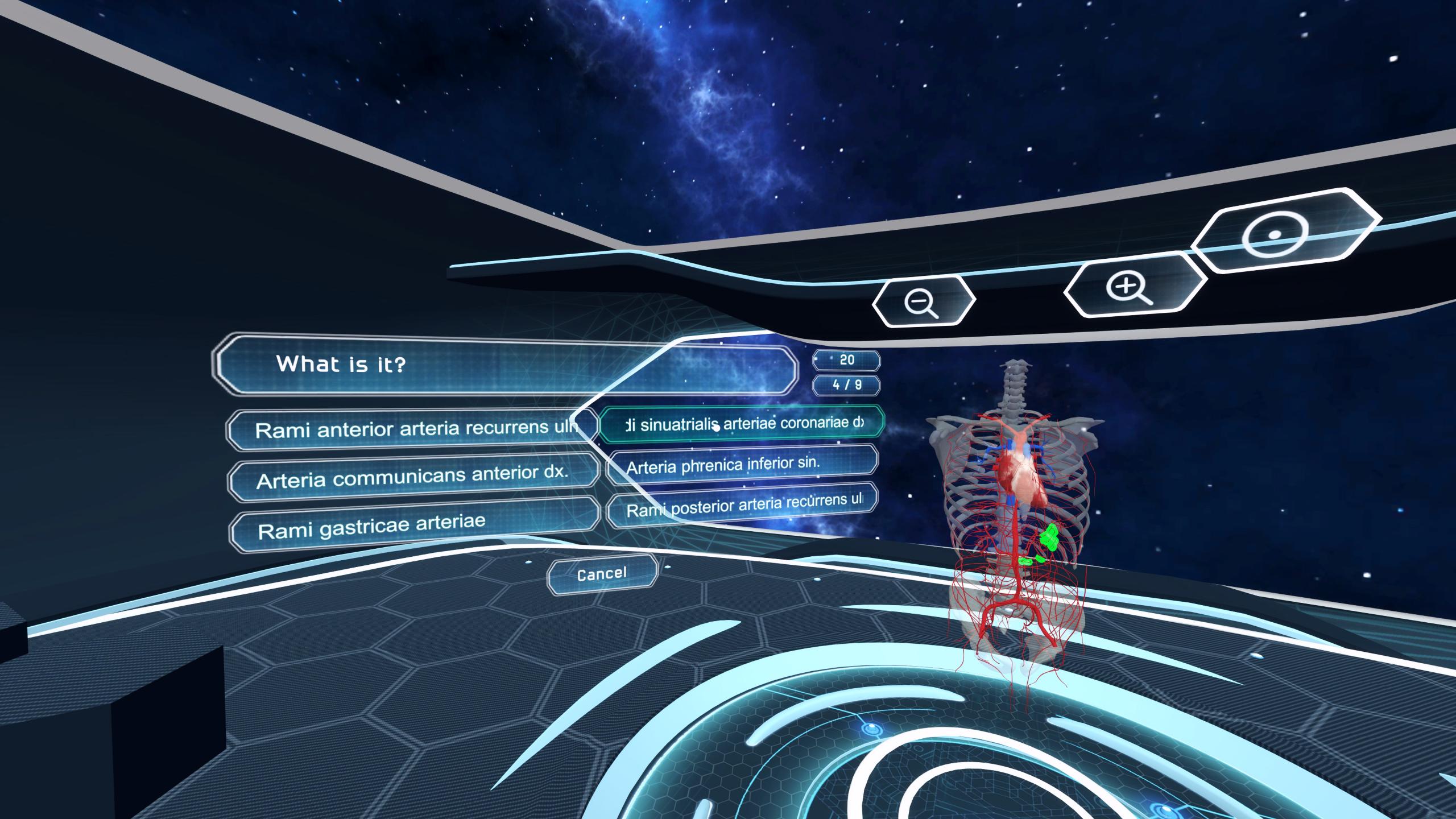Zoom out with the minus magnifier
The height and width of the screenshot is (819, 1456).
coord(923,301)
